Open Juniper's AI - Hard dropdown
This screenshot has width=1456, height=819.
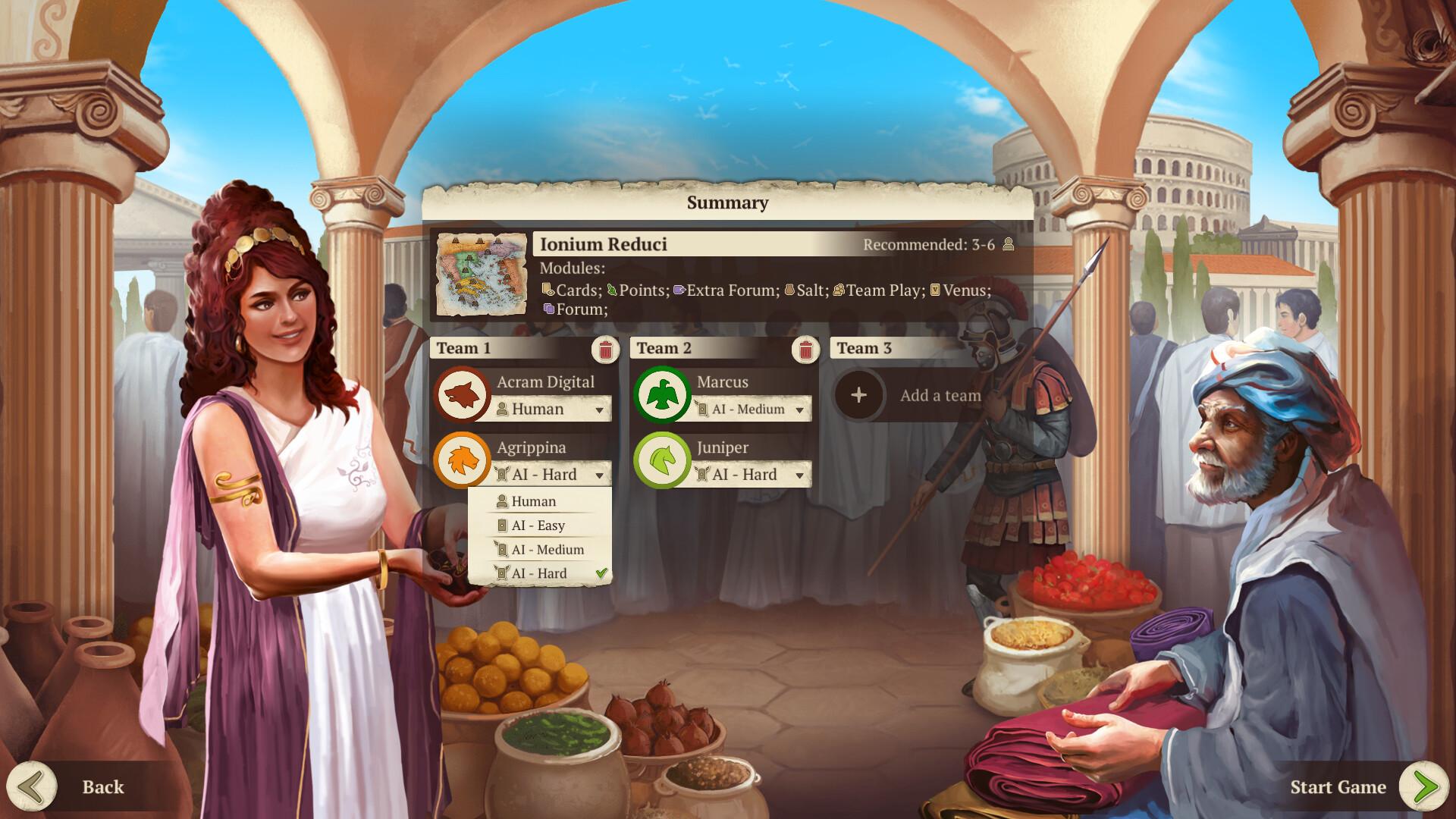(752, 474)
